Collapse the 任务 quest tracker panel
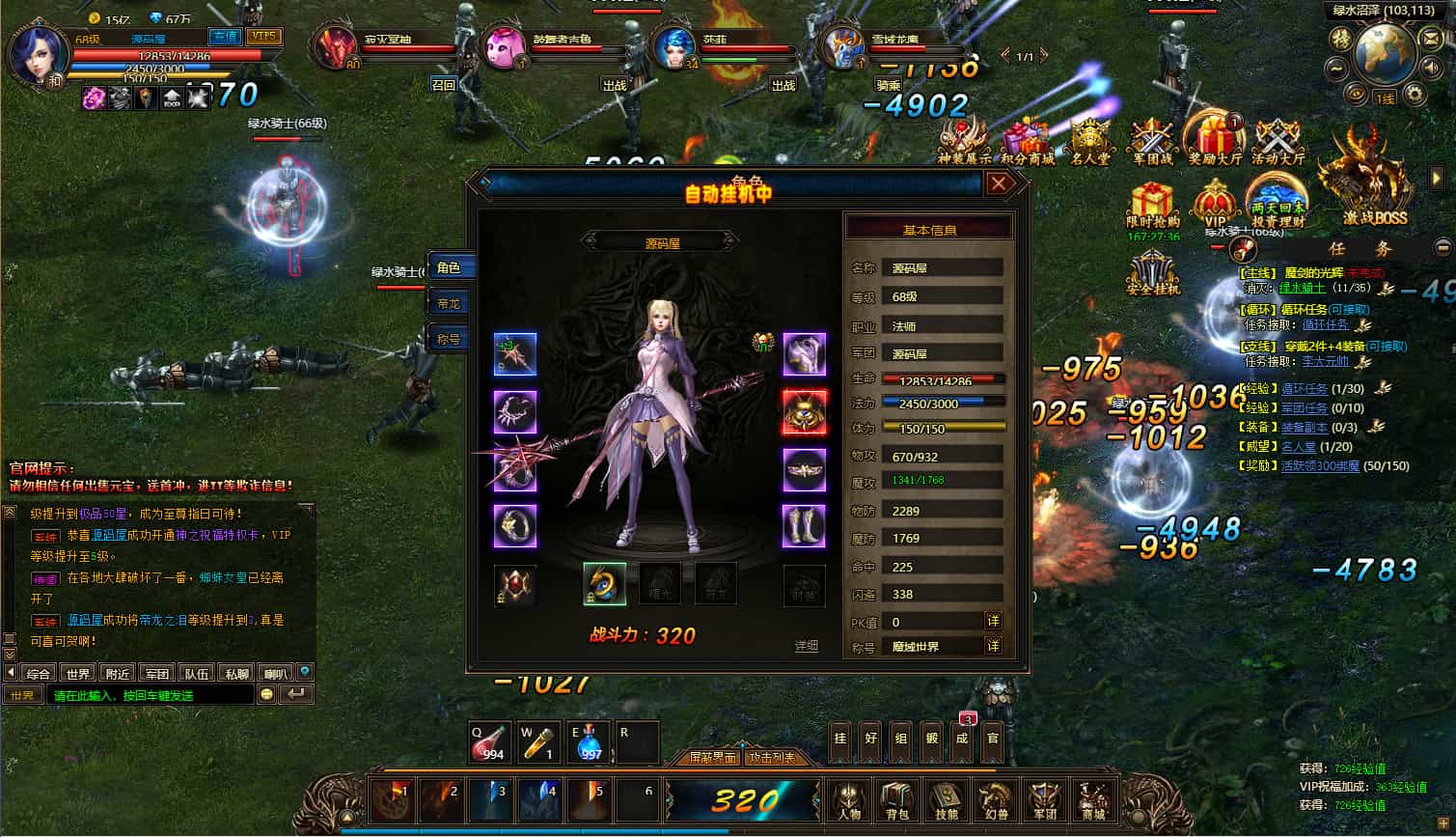This screenshot has width=1456, height=837. [1443, 248]
